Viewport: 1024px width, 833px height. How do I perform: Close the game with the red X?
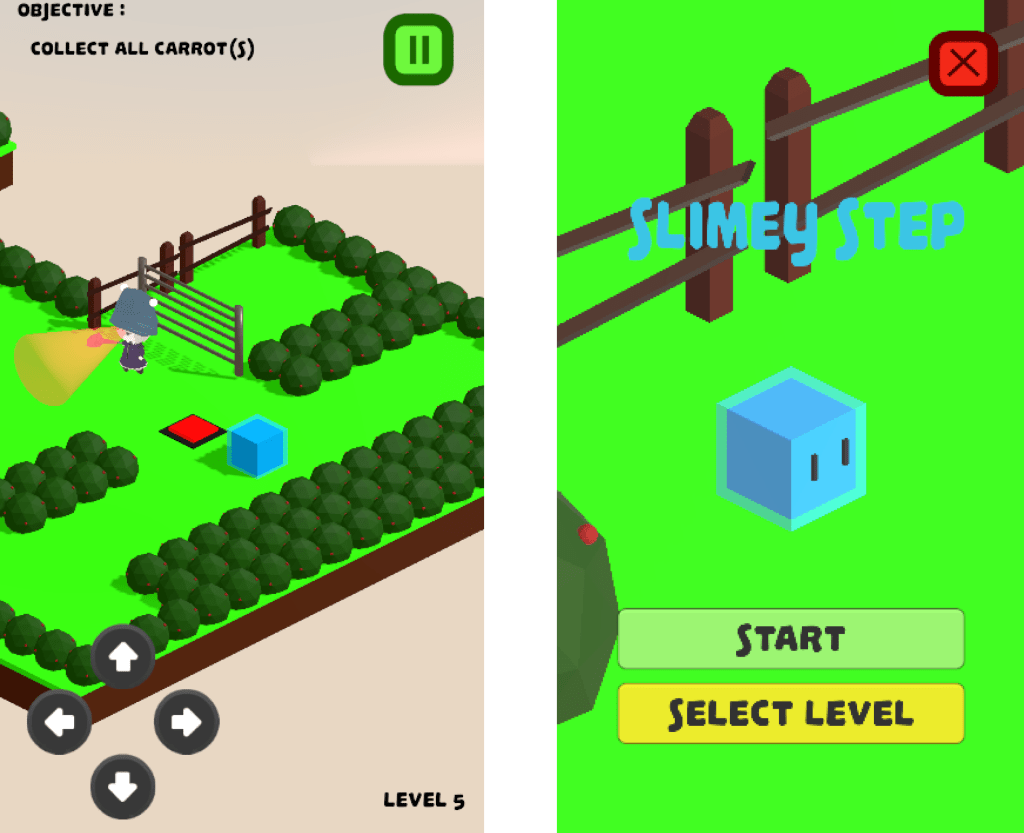pos(963,64)
